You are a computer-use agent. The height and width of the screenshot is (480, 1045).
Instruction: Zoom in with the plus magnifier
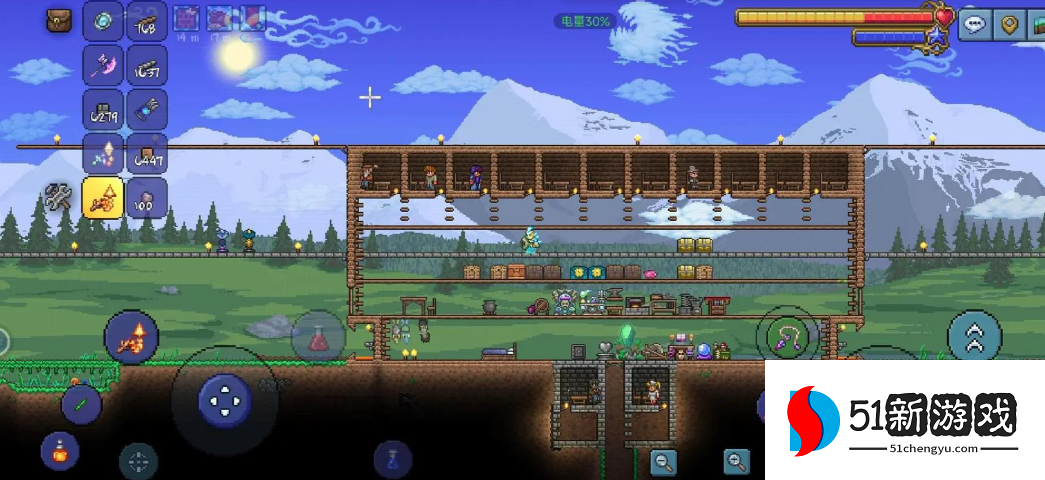coord(737,461)
